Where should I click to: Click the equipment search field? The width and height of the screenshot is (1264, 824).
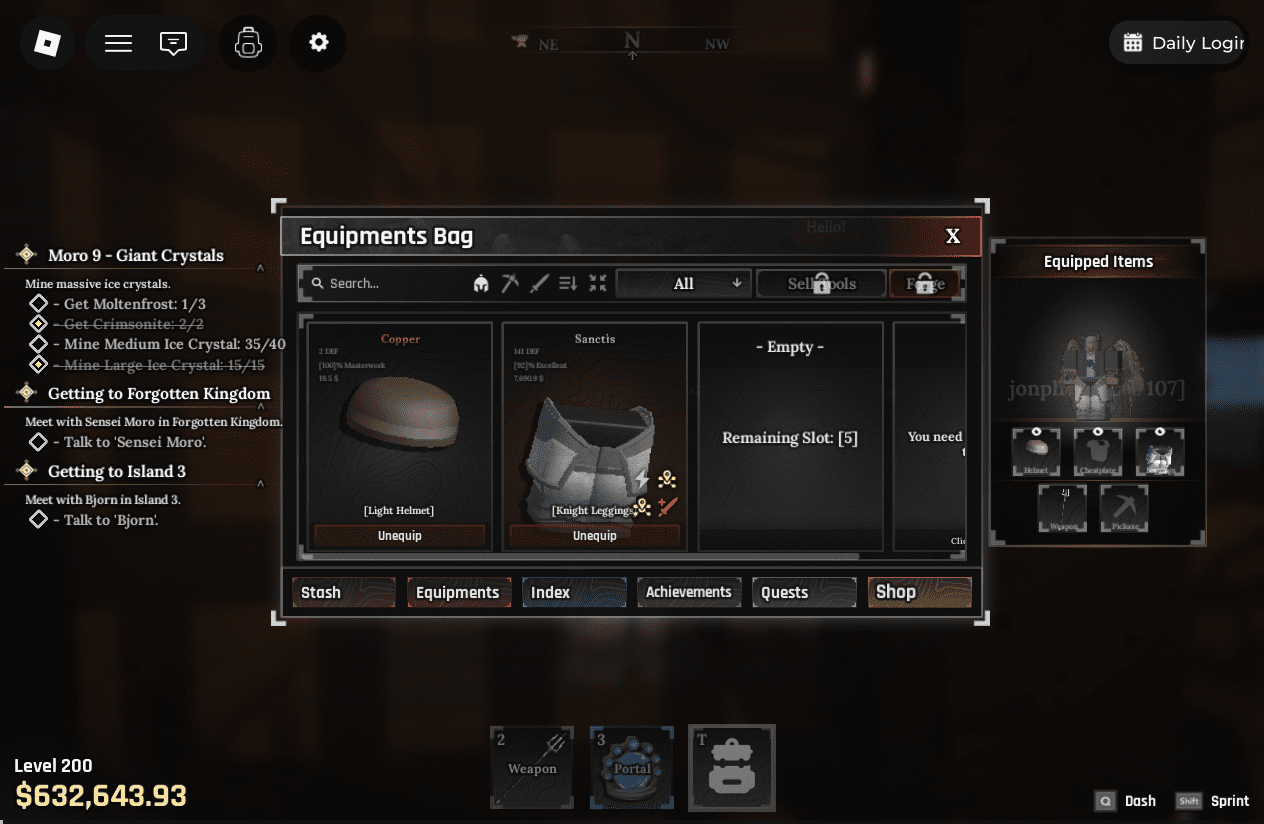pyautogui.click(x=385, y=284)
